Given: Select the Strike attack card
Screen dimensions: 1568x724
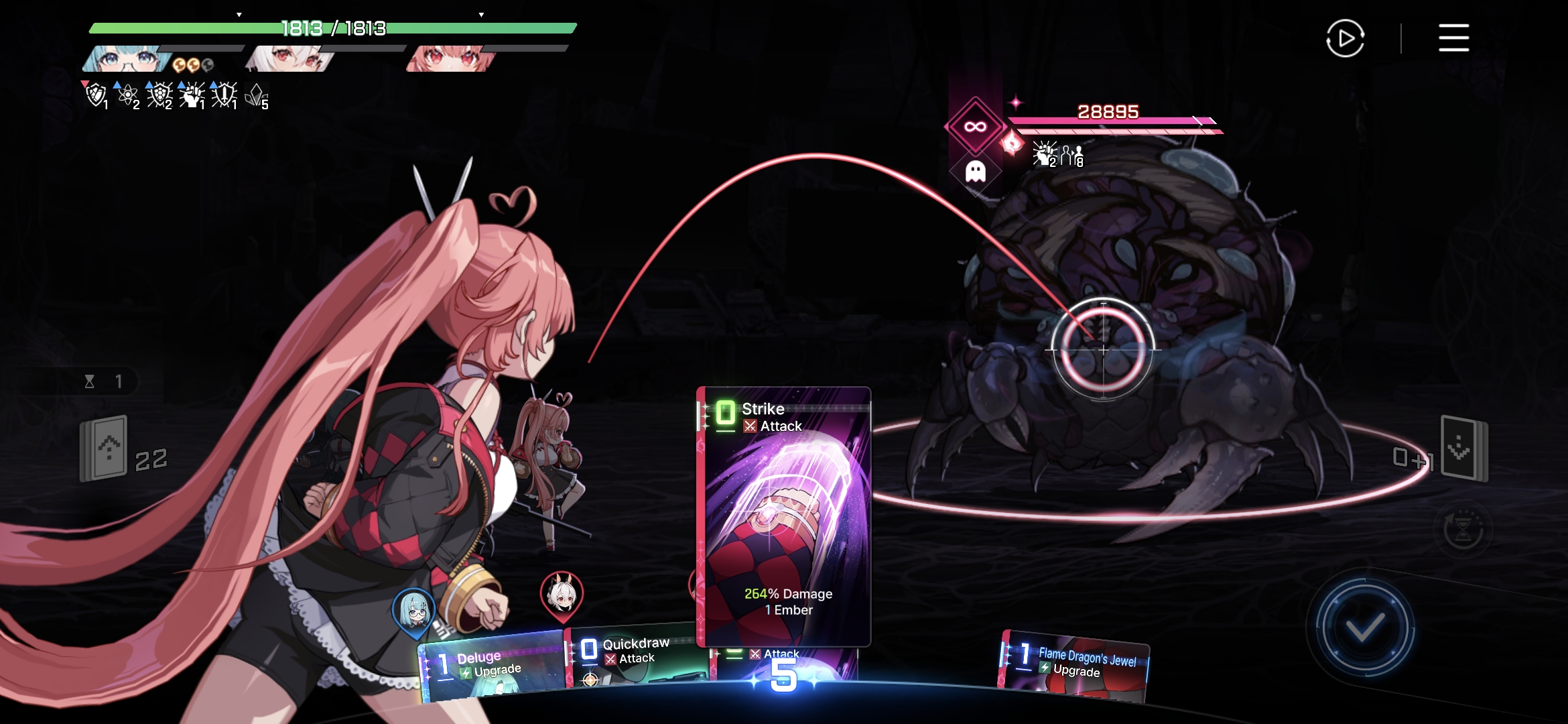Looking at the screenshot, I should coord(784,516).
